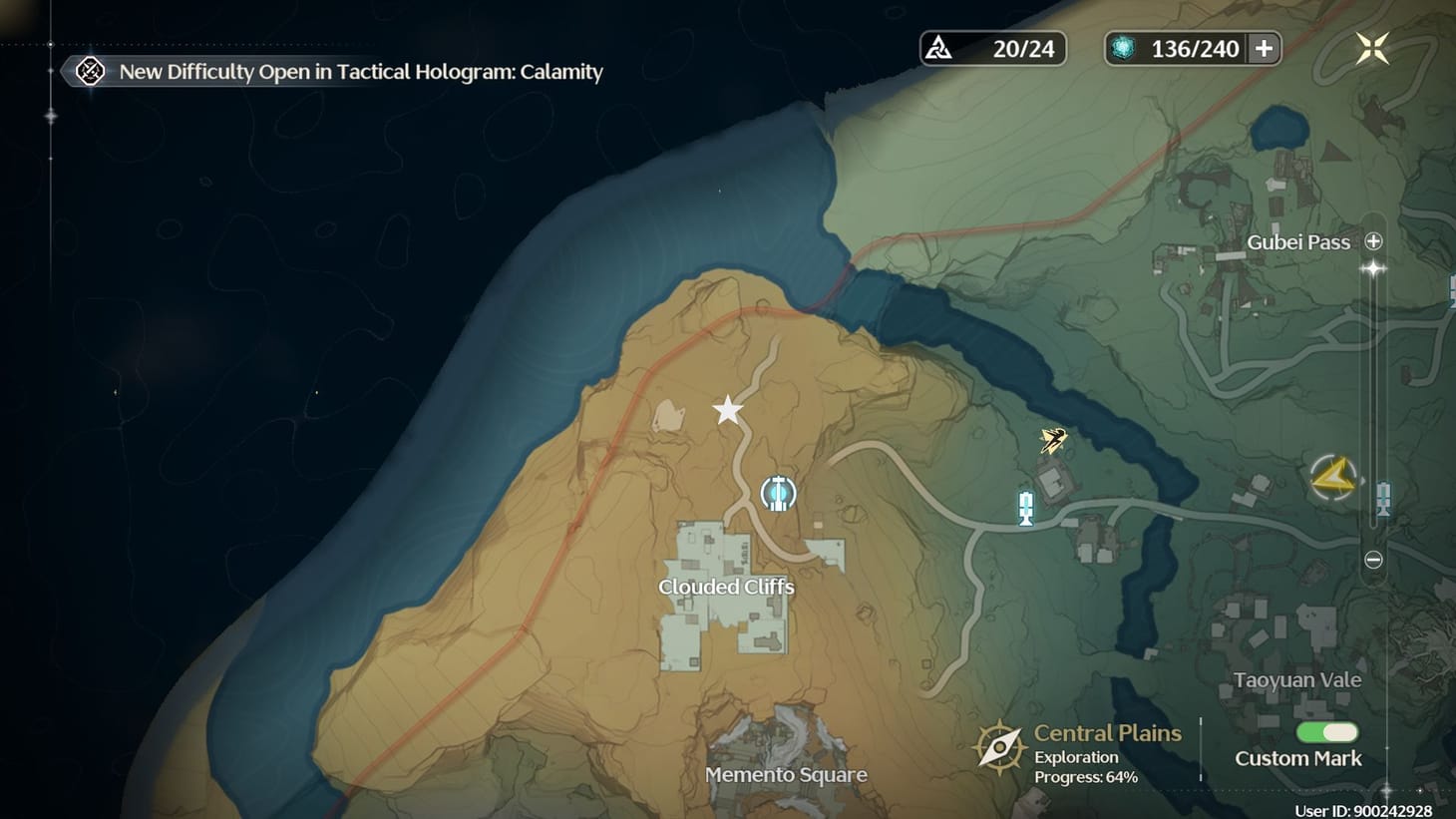The image size is (1456, 819).
Task: Select the fast travel beacon at Clouded Cliffs
Action: [777, 493]
